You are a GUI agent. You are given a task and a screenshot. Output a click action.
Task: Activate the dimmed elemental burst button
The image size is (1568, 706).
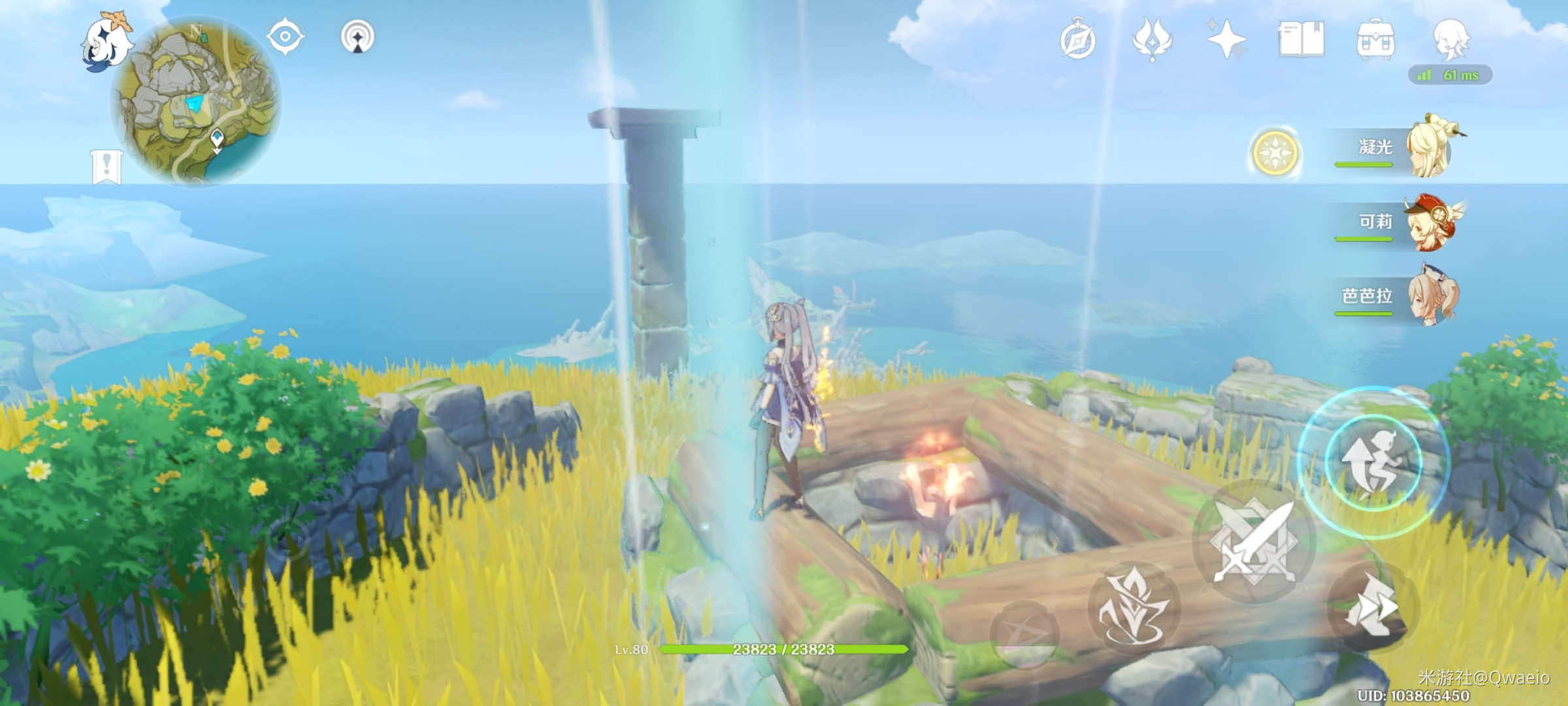pyautogui.click(x=1023, y=633)
